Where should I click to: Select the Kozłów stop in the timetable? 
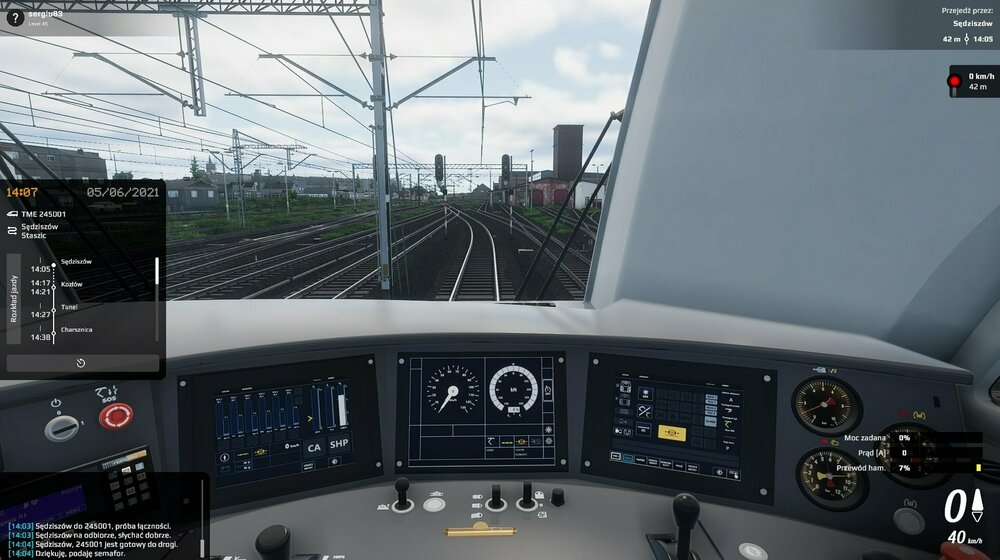point(71,283)
